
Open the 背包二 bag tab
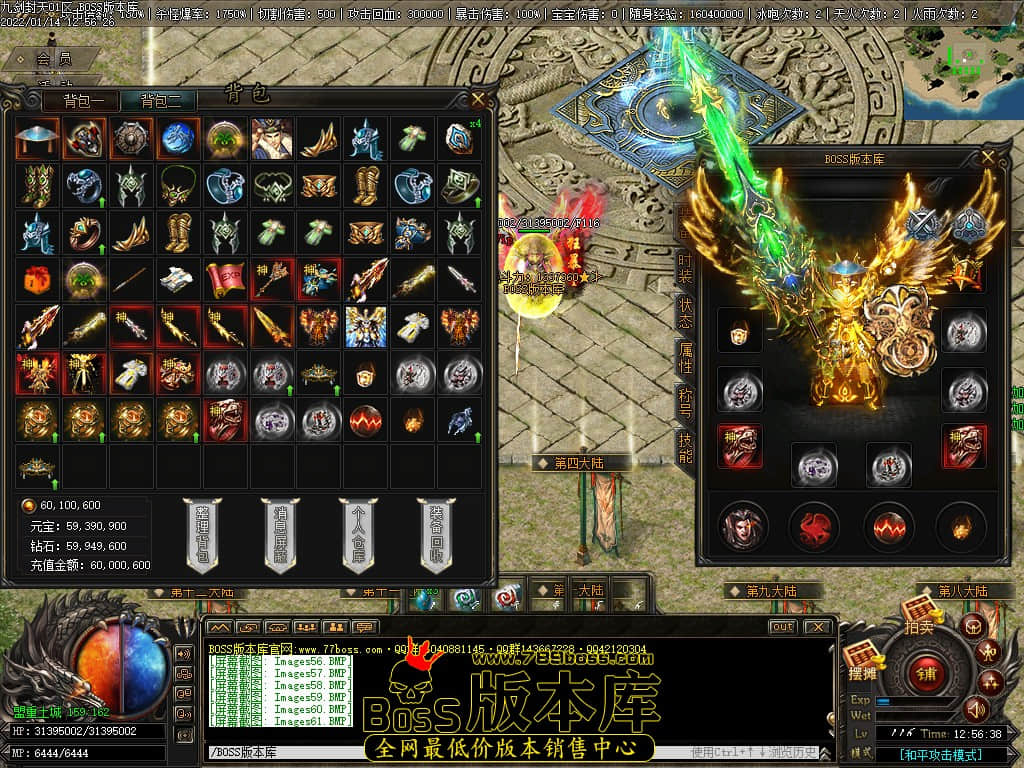click(160, 101)
